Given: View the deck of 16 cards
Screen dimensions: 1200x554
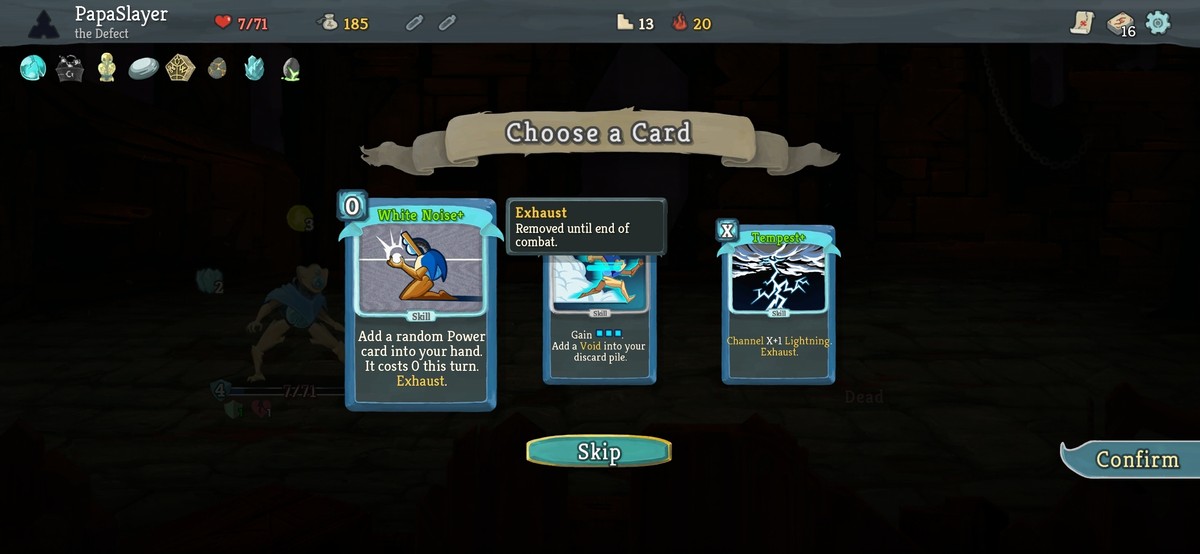Looking at the screenshot, I should click(x=1119, y=24).
